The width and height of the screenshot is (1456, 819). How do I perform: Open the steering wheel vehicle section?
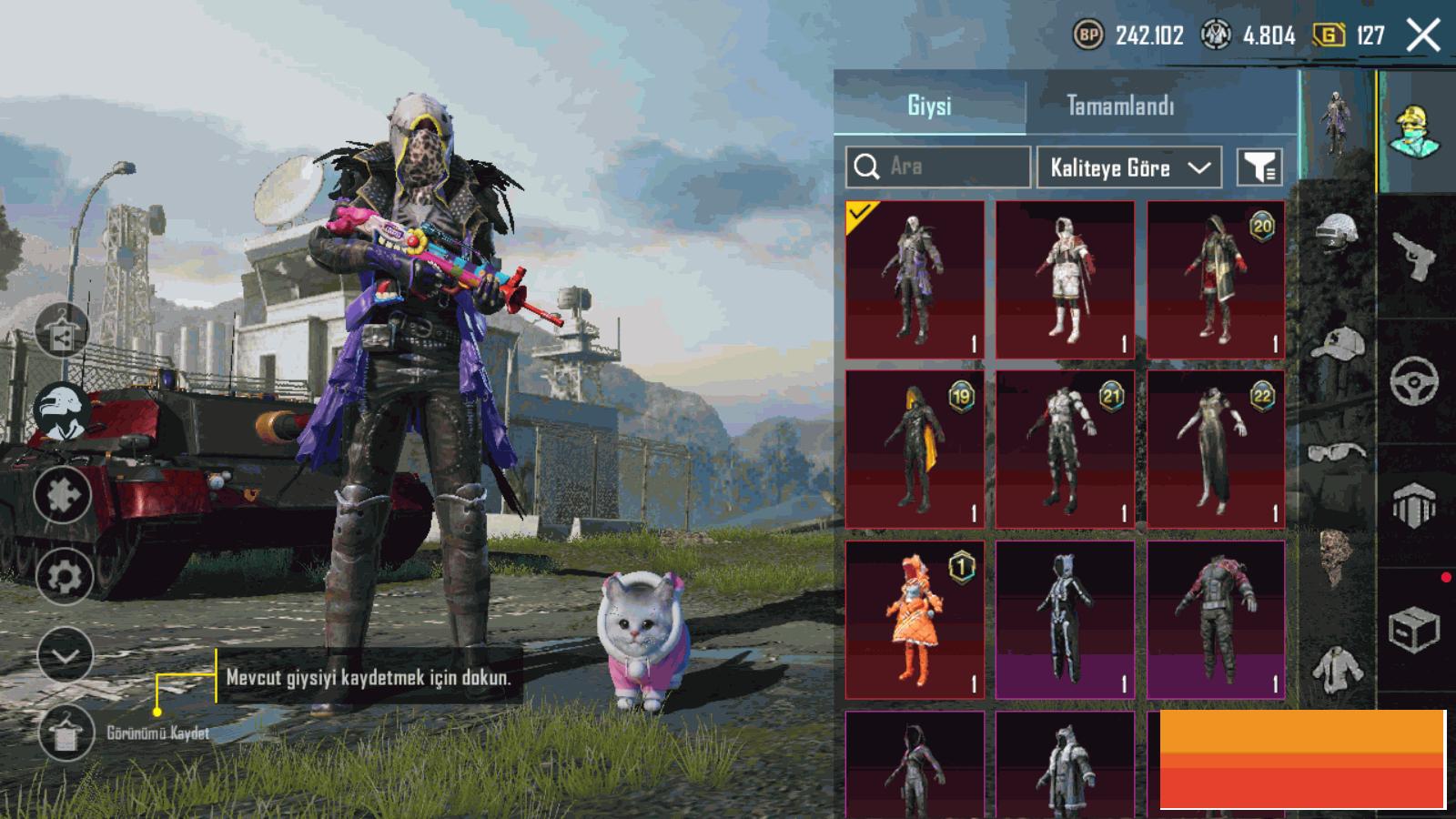pos(1415,380)
